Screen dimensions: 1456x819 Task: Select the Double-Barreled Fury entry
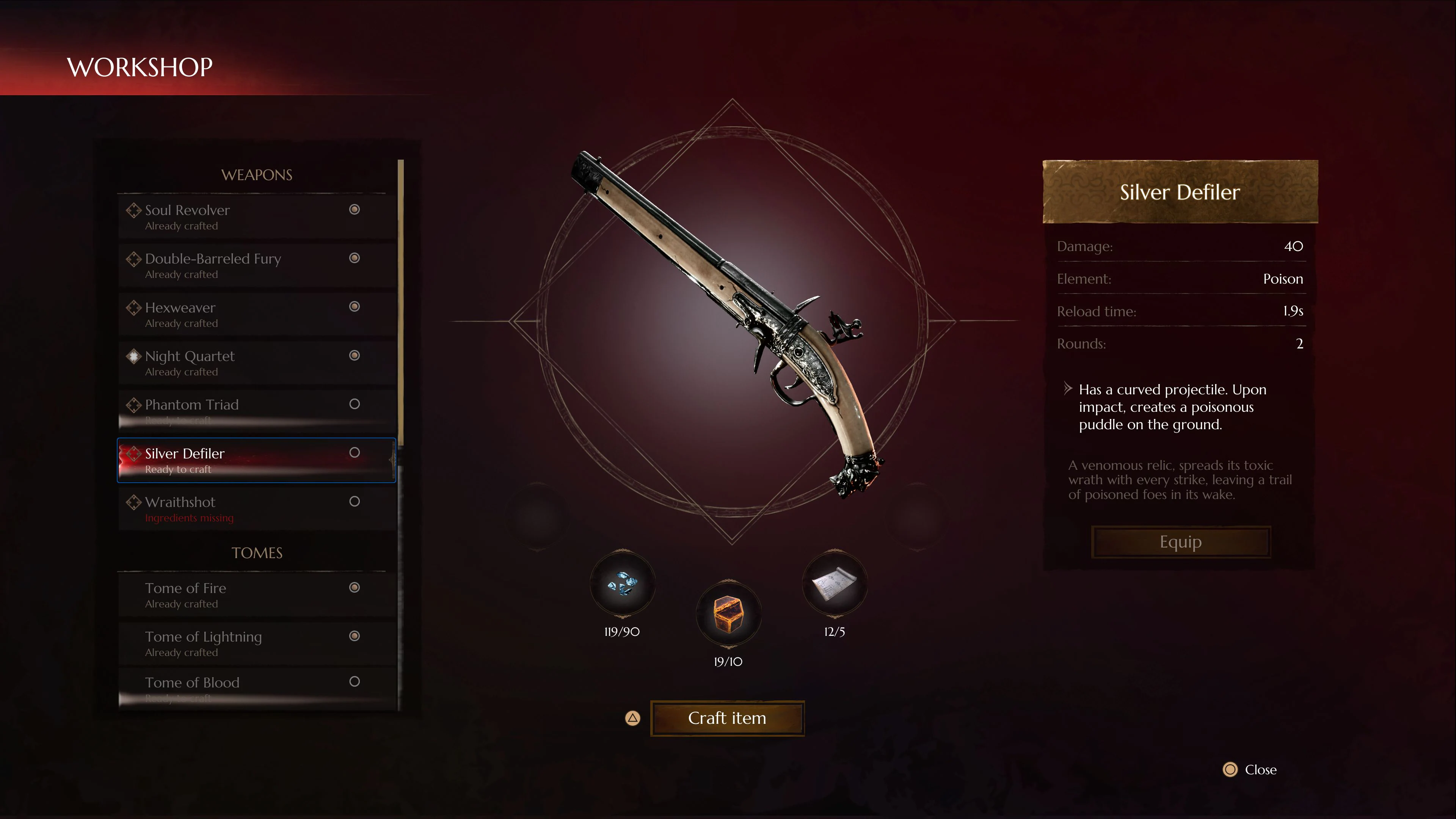pos(213,259)
